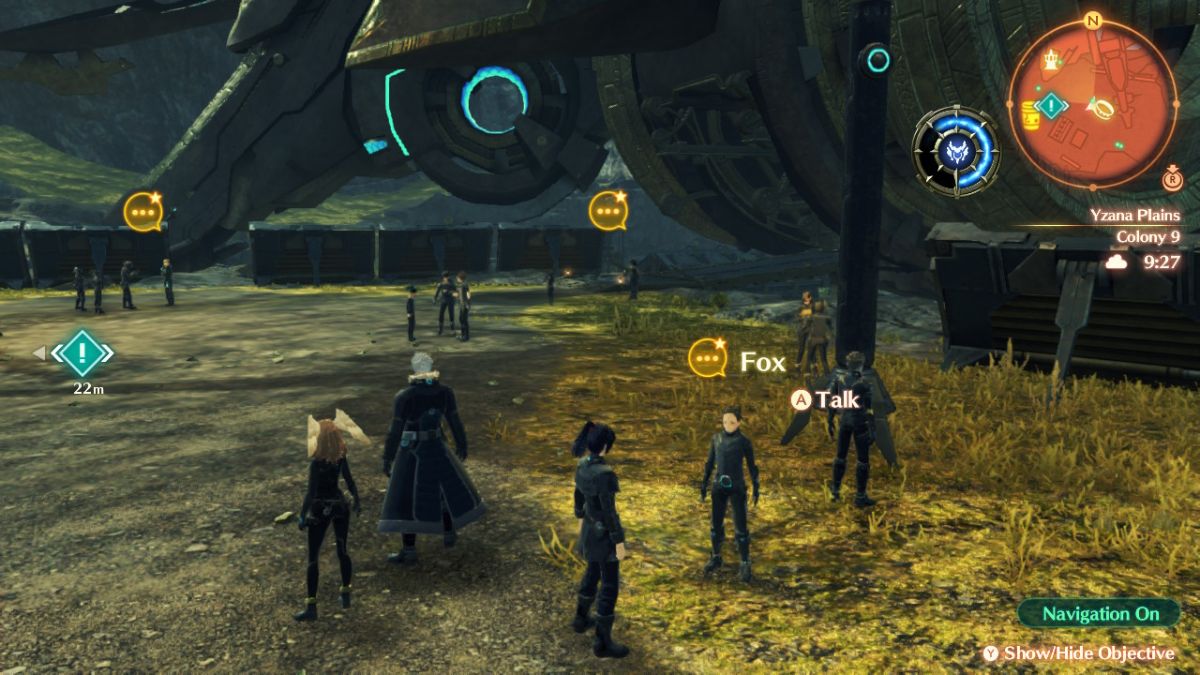Image resolution: width=1200 pixels, height=675 pixels.
Task: Click the yellow canteen icon on the minimap
Action: [1029, 115]
